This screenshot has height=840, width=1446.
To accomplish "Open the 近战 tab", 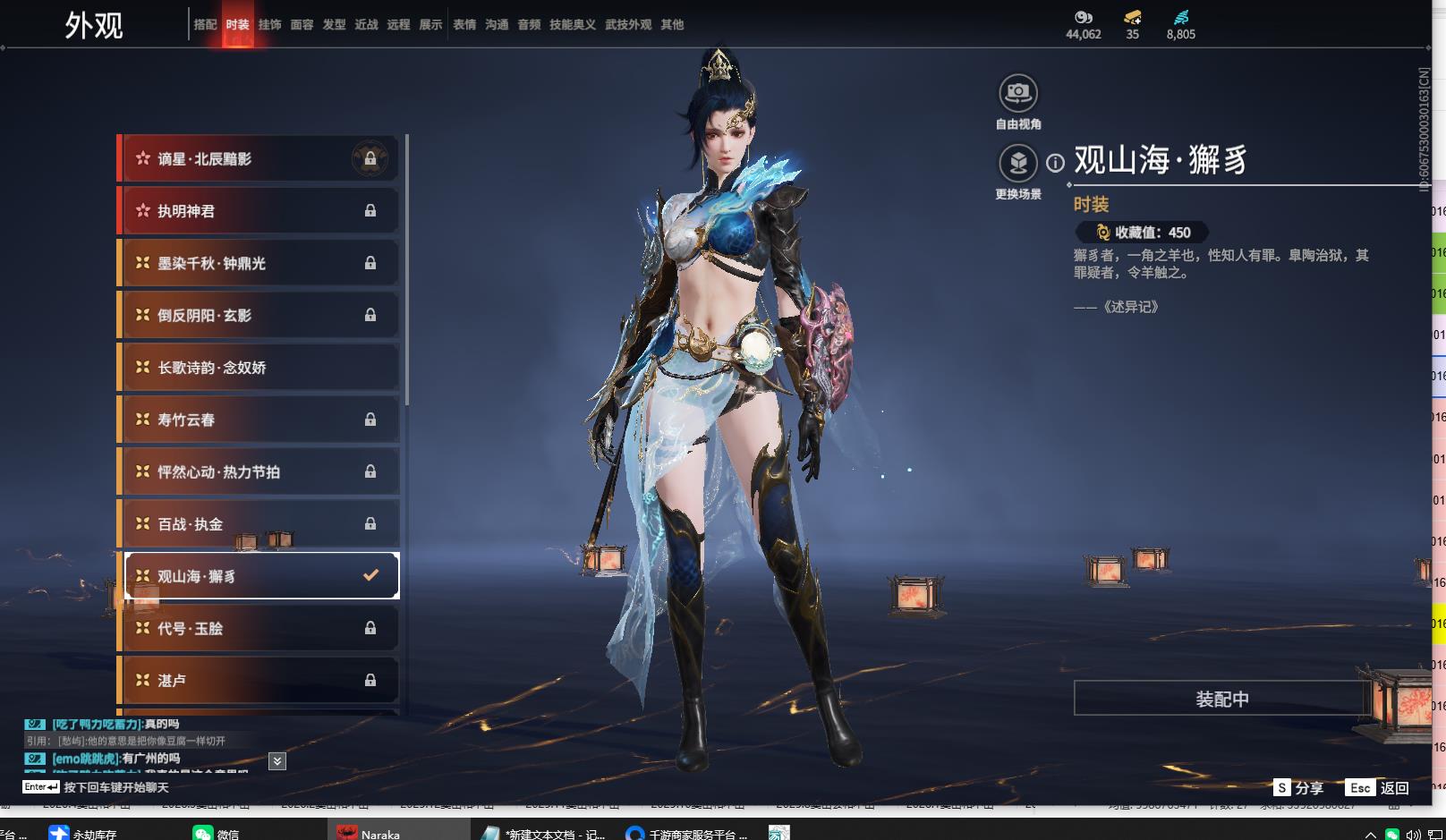I will tap(366, 25).
